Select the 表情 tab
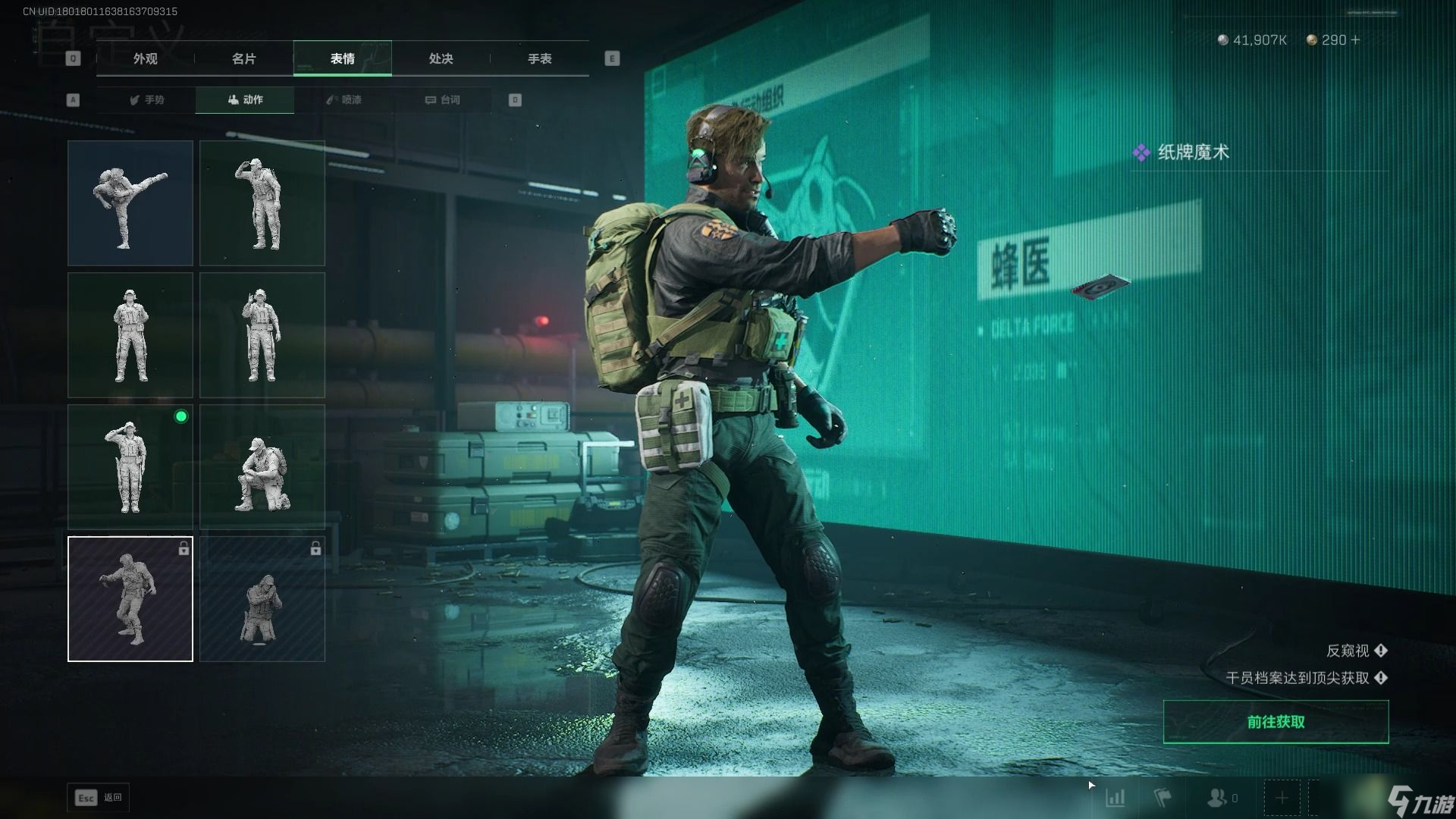Image resolution: width=1456 pixels, height=819 pixels. (x=342, y=58)
